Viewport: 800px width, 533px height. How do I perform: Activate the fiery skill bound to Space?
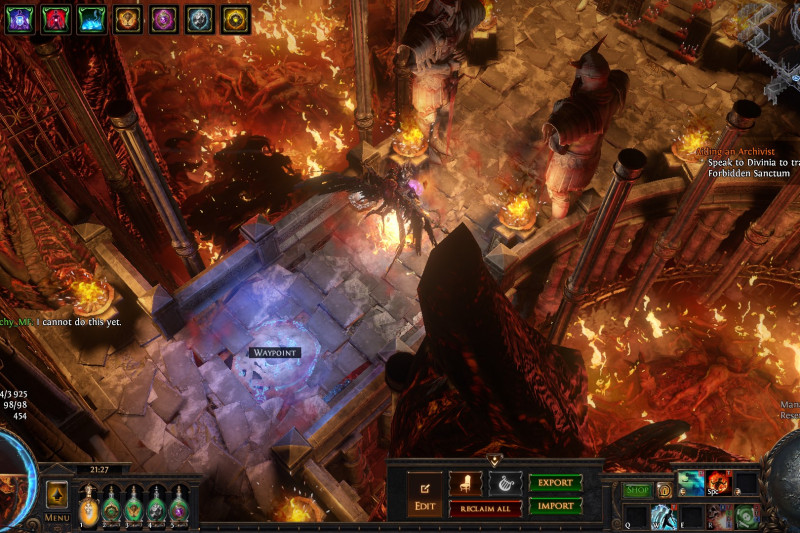(x=719, y=484)
